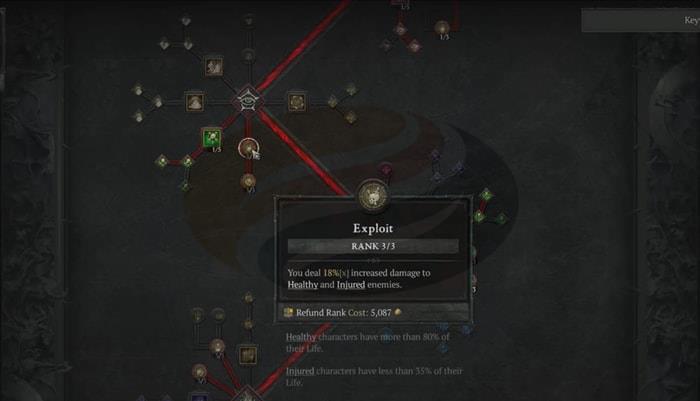Focus the keyword search field
This screenshot has height=401, width=700.
640,20
